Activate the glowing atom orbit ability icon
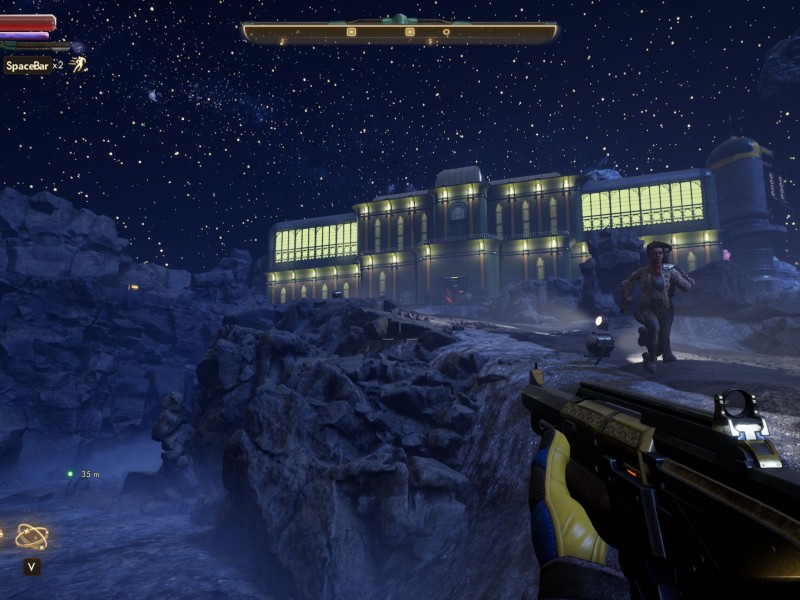Viewport: 800px width, 600px height. [x=32, y=537]
